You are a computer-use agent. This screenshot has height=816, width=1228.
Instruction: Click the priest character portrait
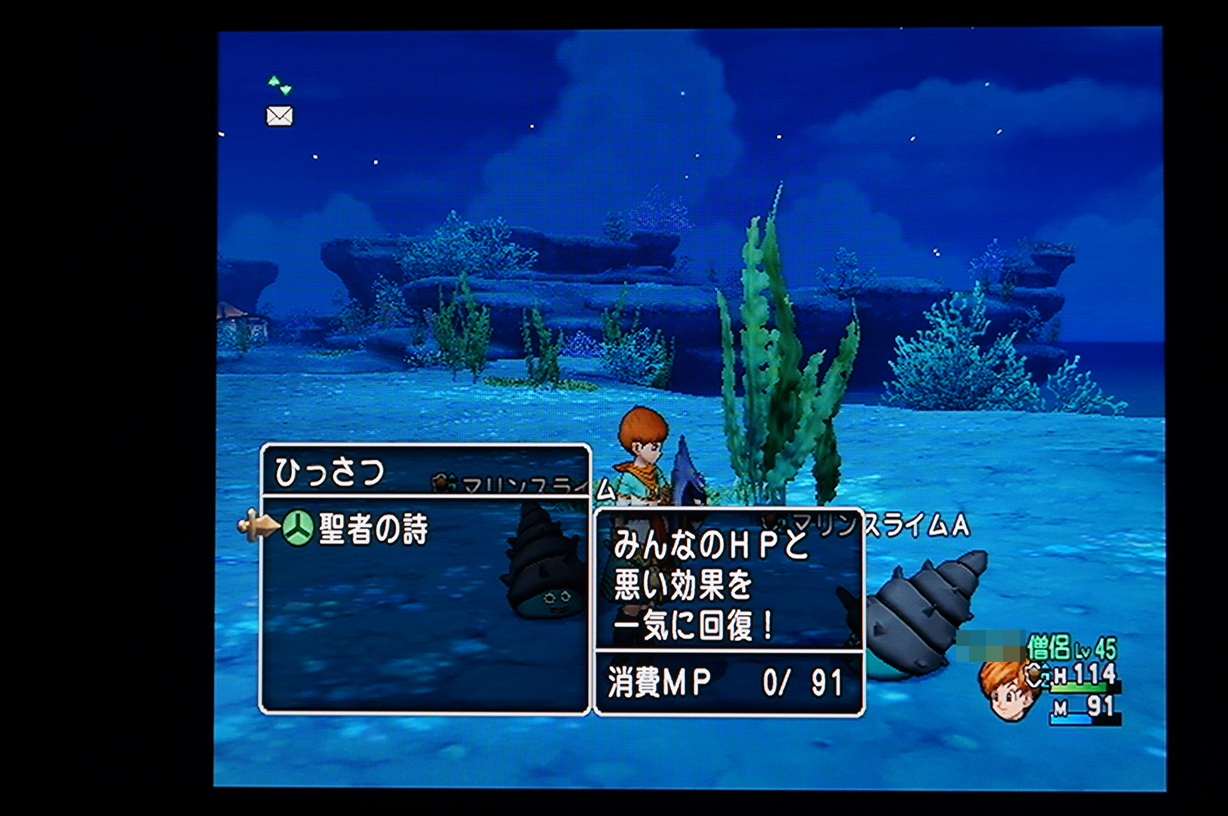coord(1010,689)
